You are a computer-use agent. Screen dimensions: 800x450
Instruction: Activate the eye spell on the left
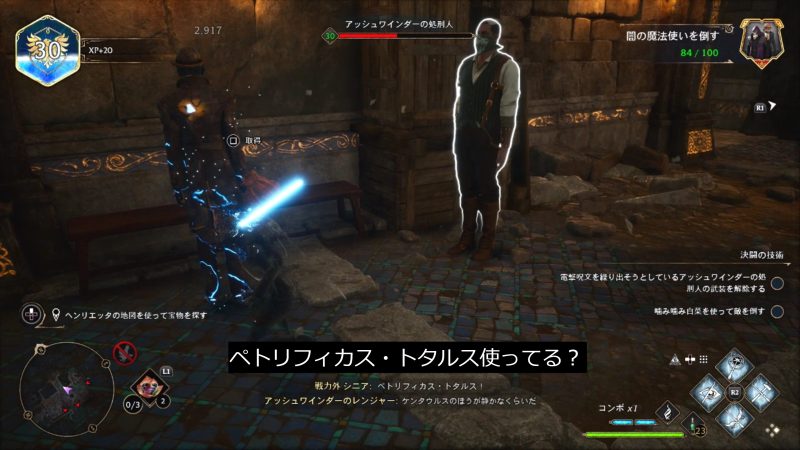pyautogui.click(x=706, y=392)
